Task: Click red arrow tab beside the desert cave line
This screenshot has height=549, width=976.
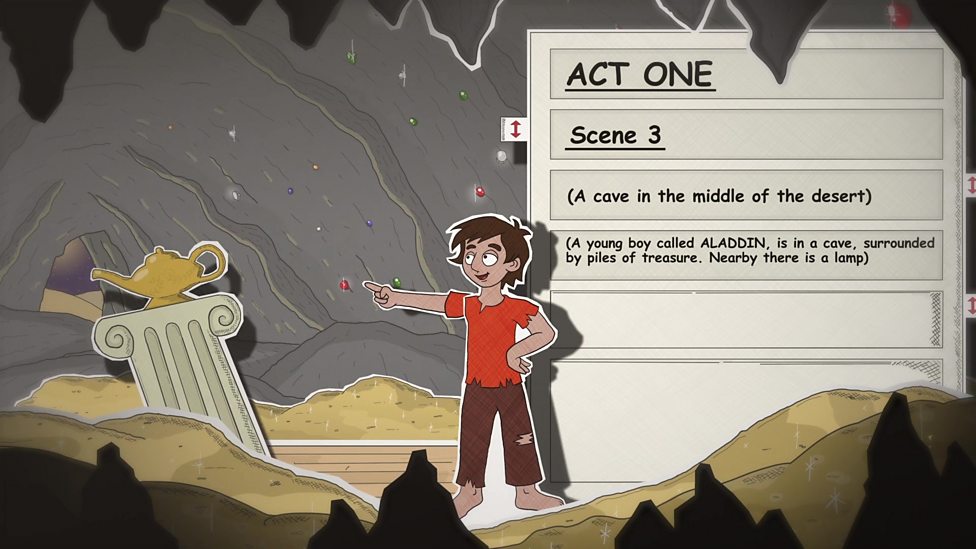Action: (969, 186)
